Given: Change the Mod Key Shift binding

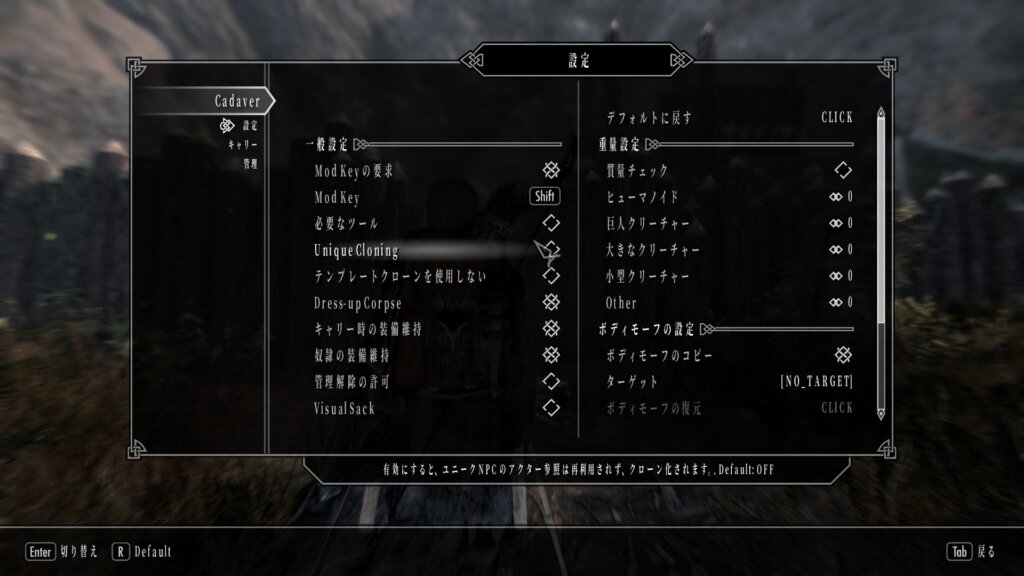Looking at the screenshot, I should click(x=545, y=197).
